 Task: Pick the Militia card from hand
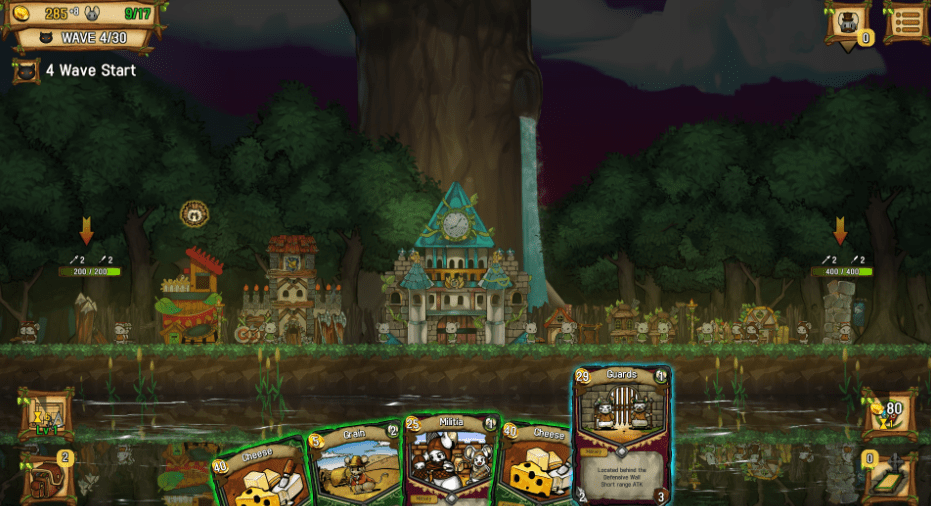point(451,460)
